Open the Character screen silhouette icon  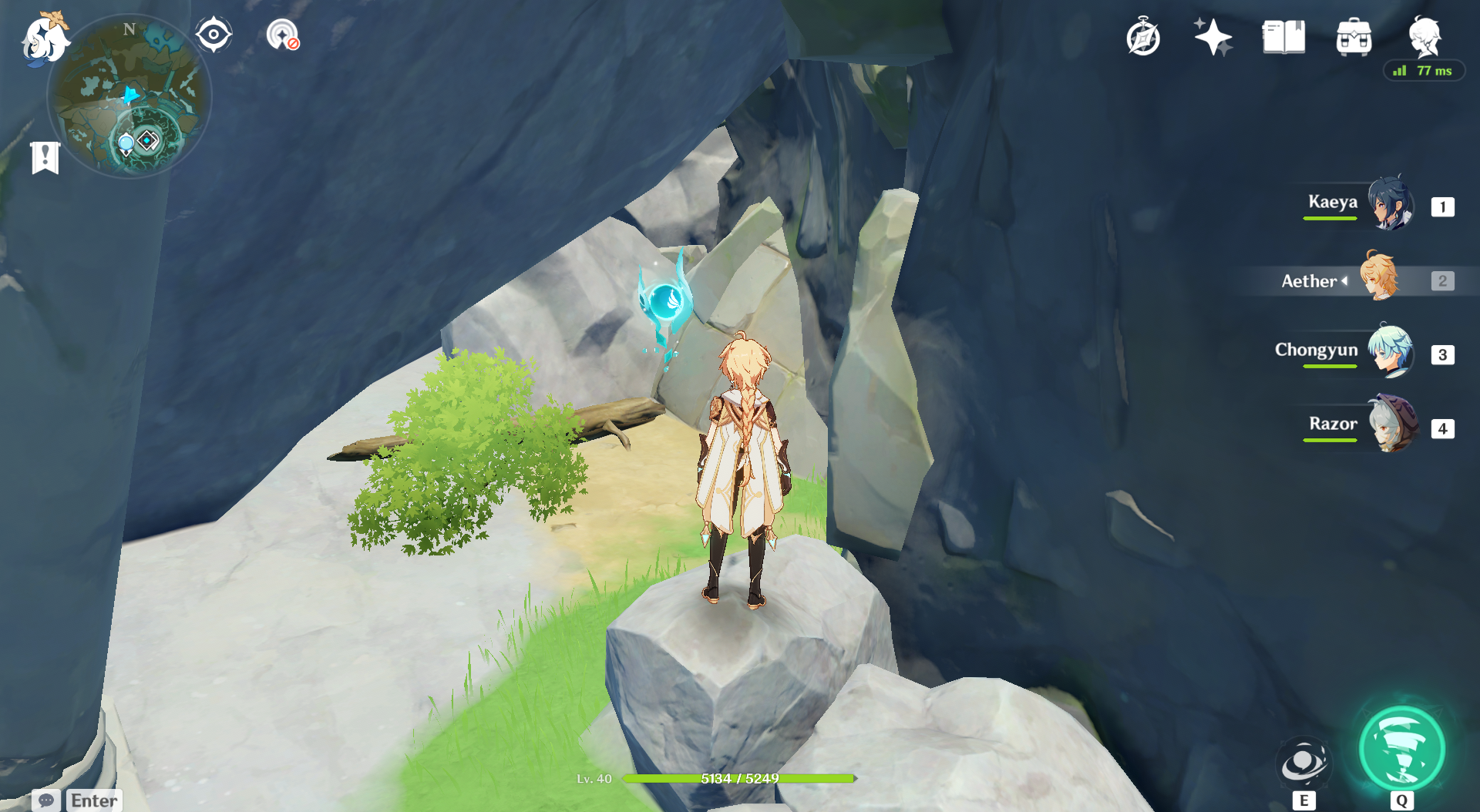click(x=1424, y=37)
